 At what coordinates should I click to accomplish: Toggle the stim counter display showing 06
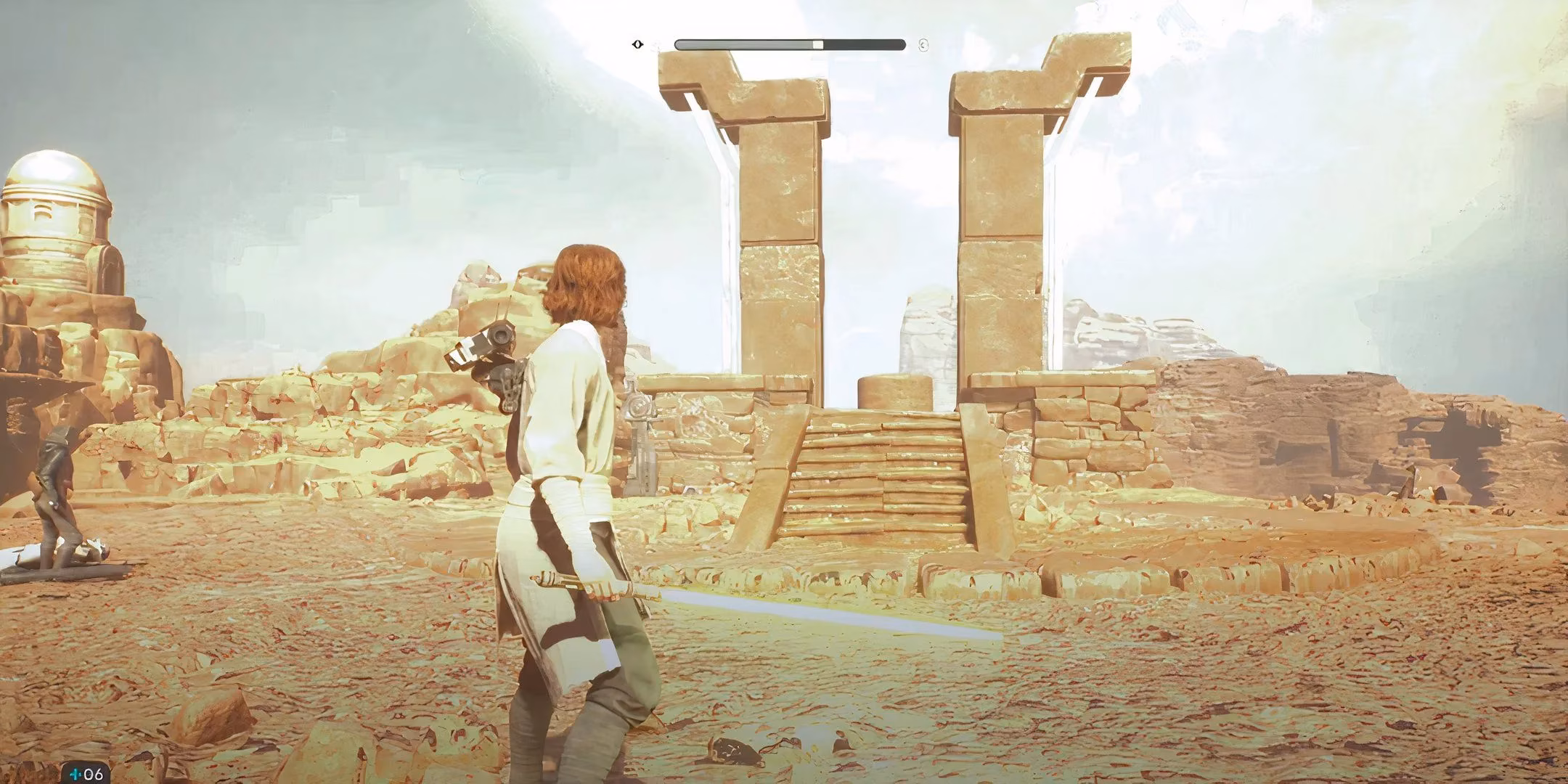(x=92, y=775)
